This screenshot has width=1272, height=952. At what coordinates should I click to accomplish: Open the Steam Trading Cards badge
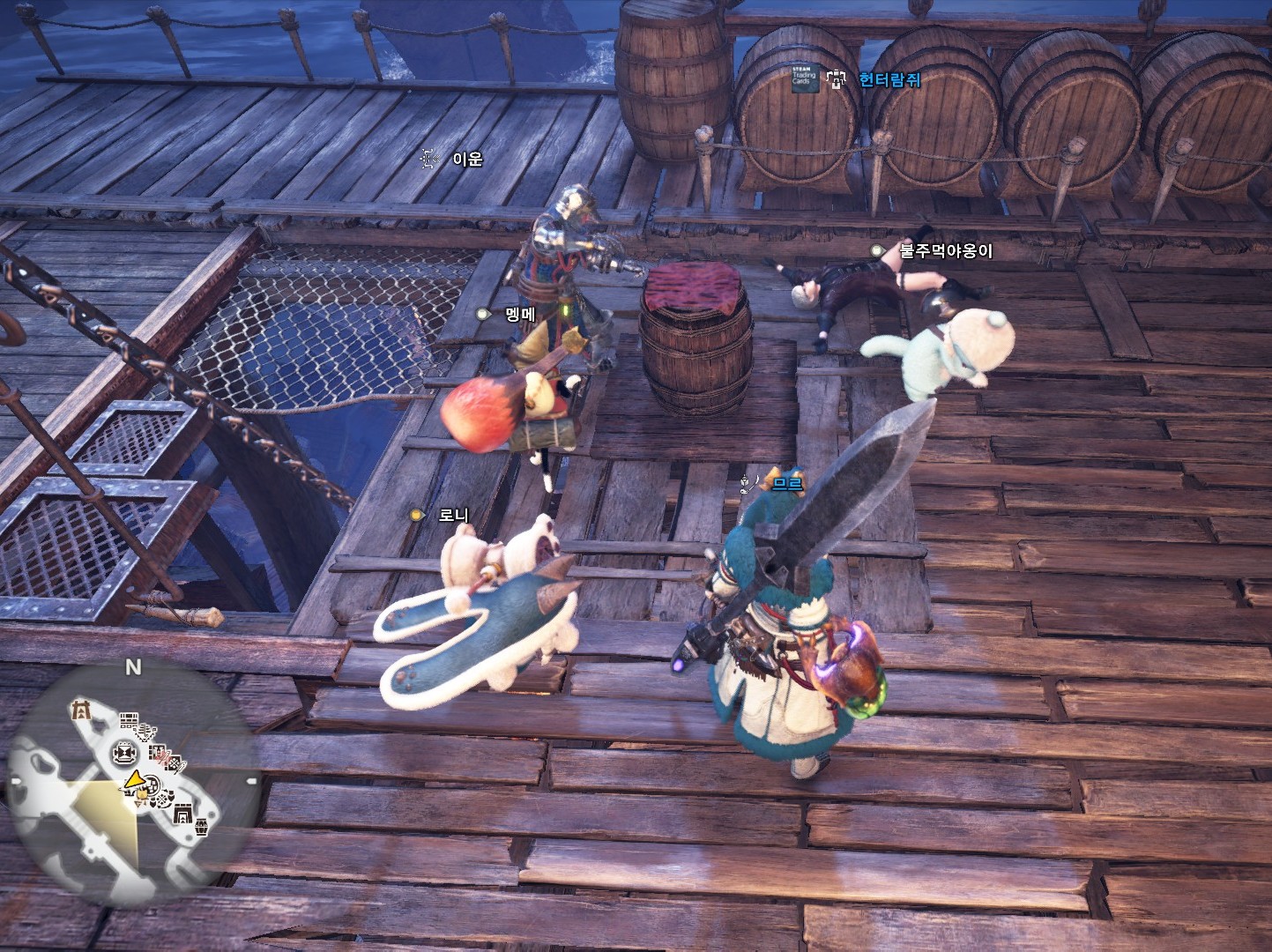pyautogui.click(x=804, y=78)
